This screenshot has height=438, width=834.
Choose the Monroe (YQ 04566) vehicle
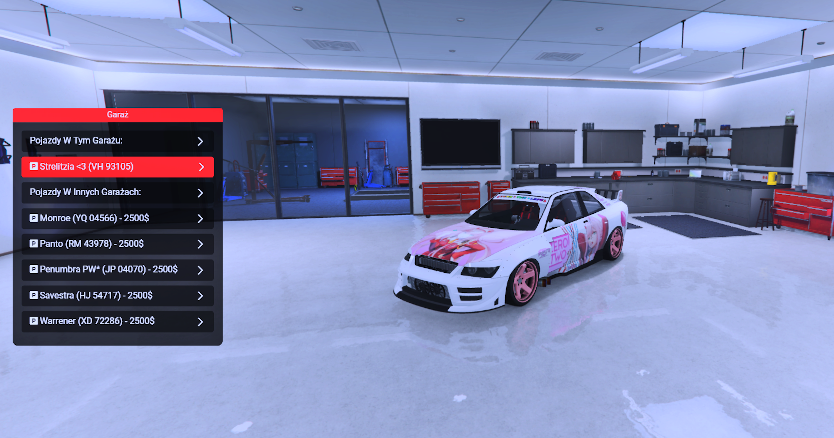[117, 218]
